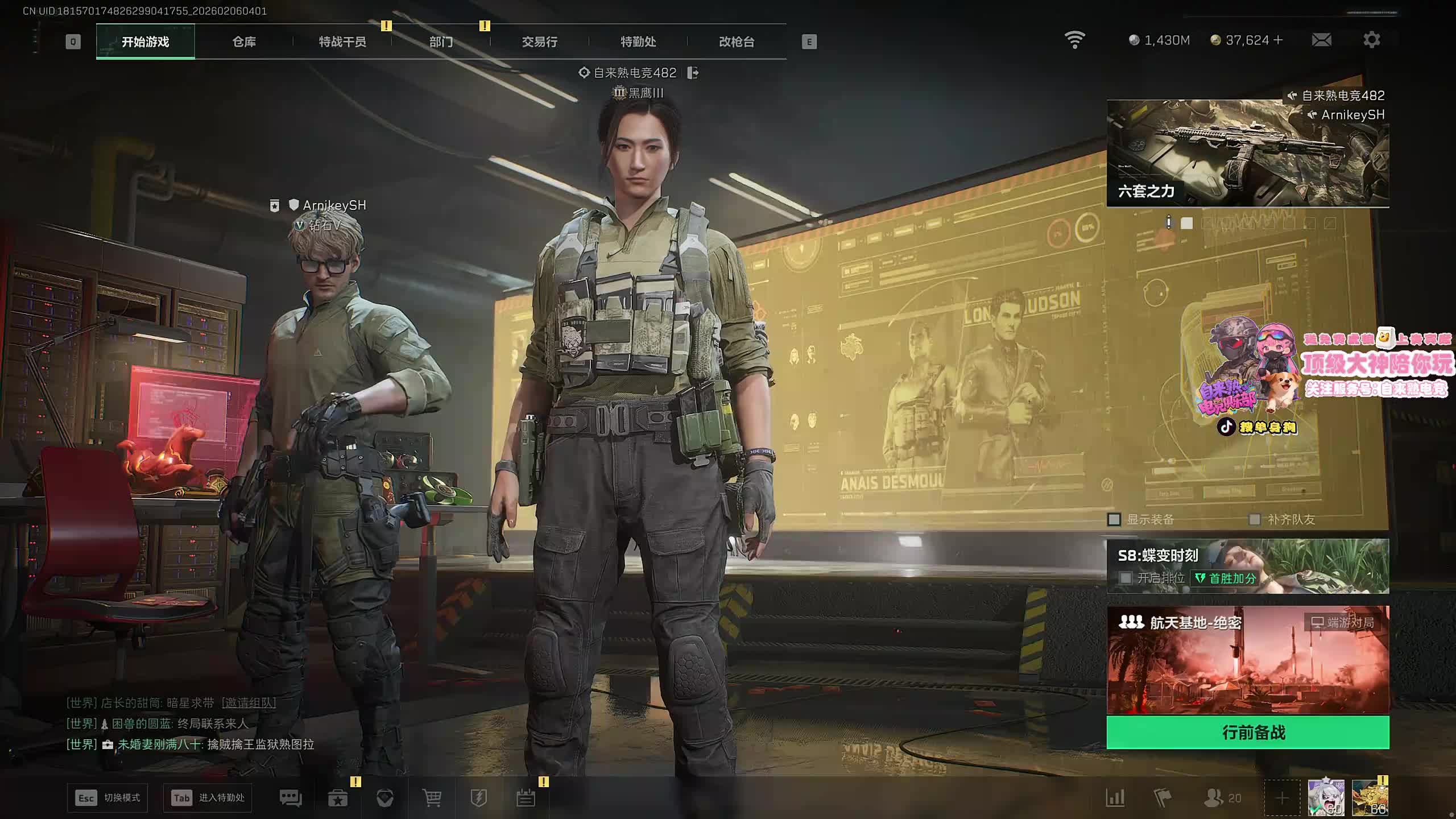Open the settings gear icon
Screen dimensions: 1456x819
[1371, 40]
